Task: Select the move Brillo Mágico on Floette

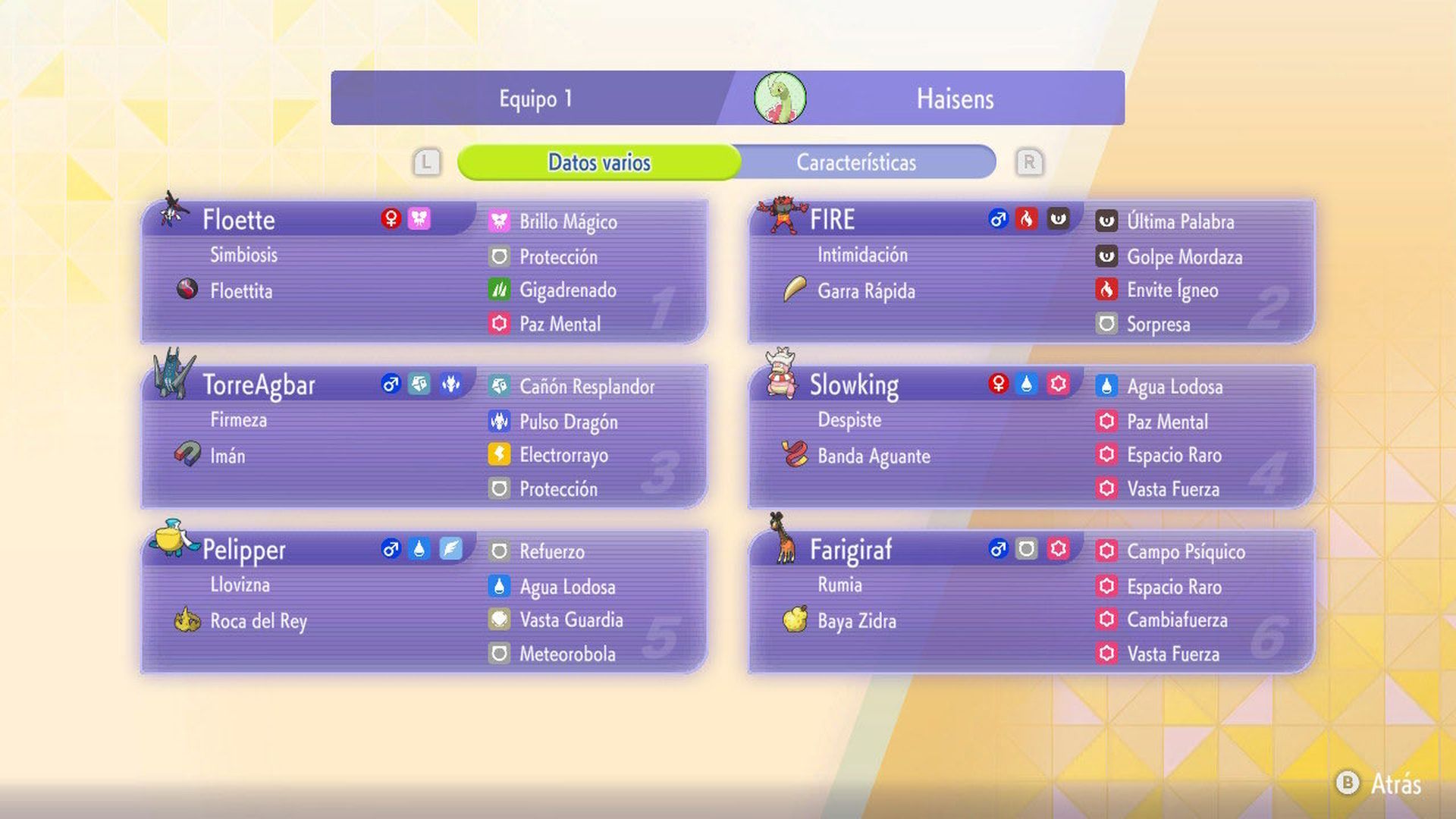Action: (566, 221)
